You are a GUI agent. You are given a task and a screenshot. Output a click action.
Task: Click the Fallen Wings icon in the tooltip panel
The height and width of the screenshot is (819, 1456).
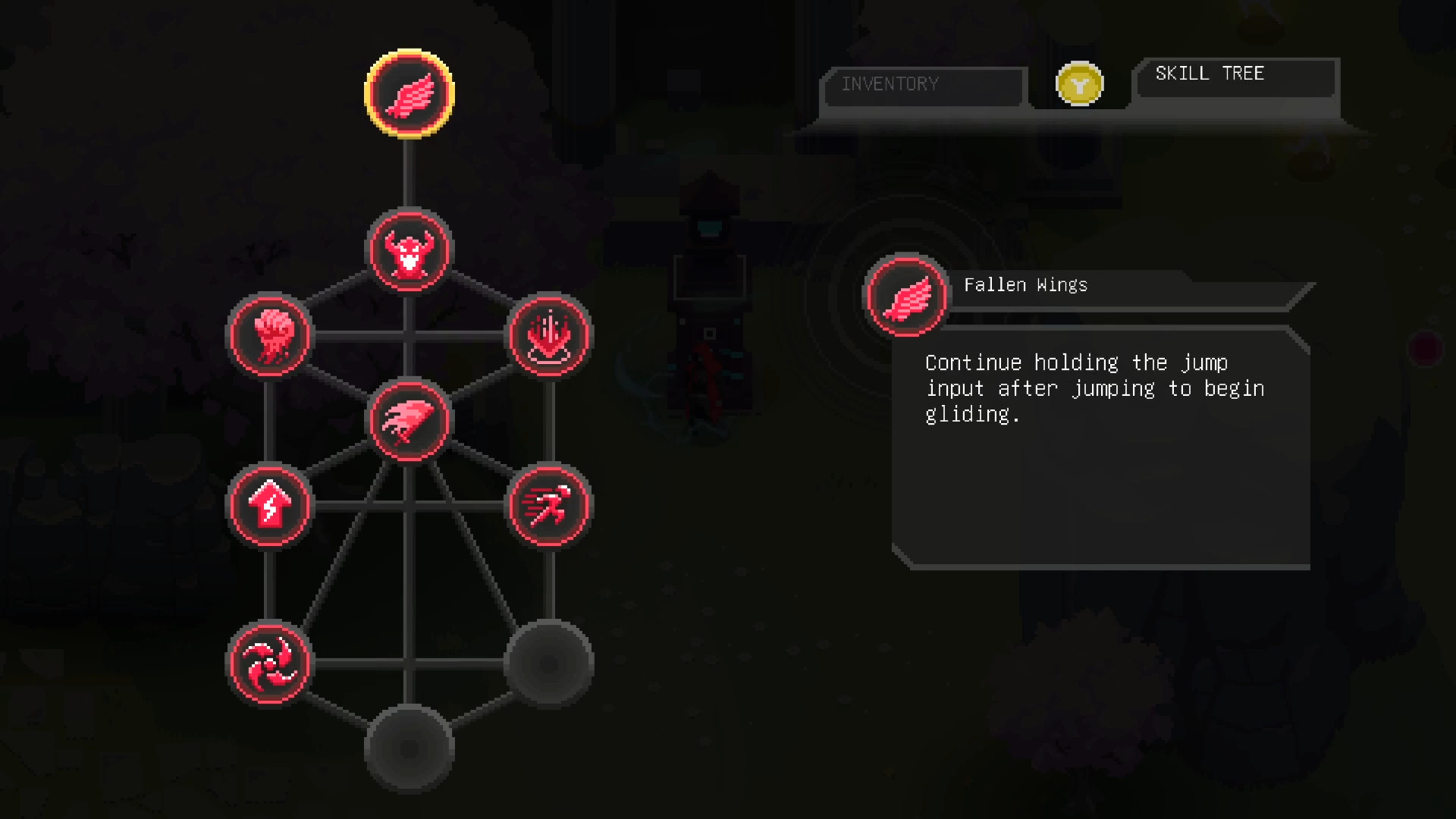pyautogui.click(x=905, y=296)
